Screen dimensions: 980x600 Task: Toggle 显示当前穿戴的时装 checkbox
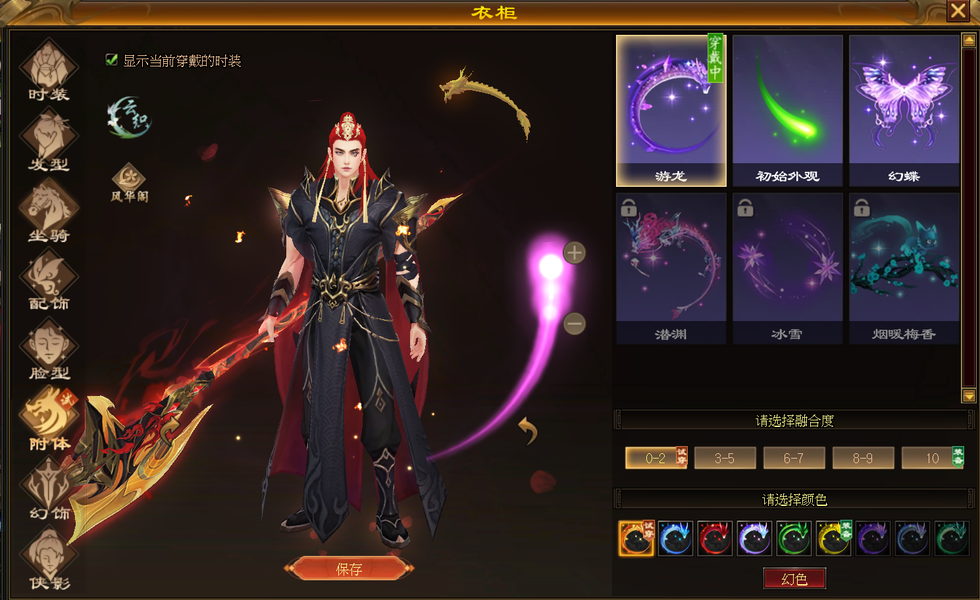112,60
